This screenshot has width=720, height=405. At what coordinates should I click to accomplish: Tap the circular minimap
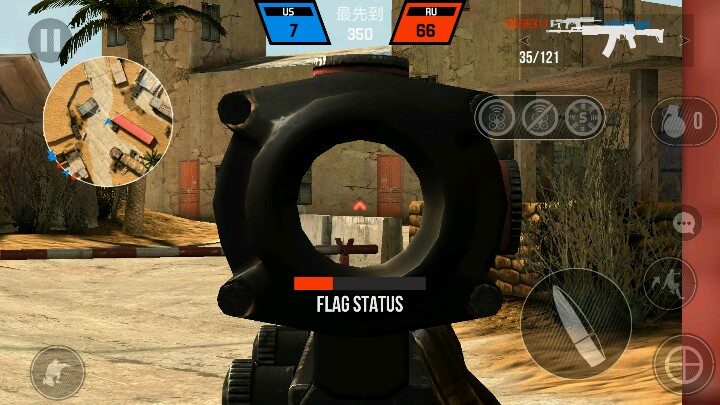(x=108, y=121)
